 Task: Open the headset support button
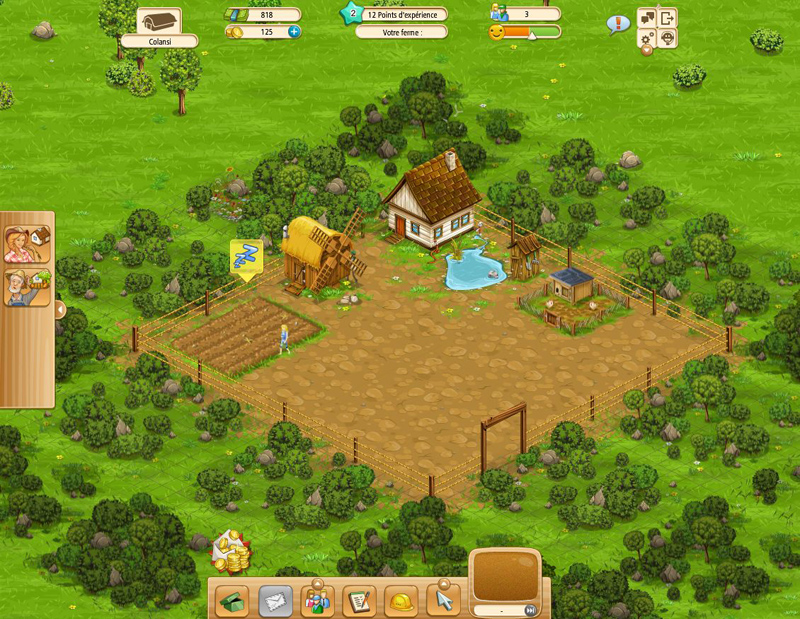pyautogui.click(x=668, y=38)
